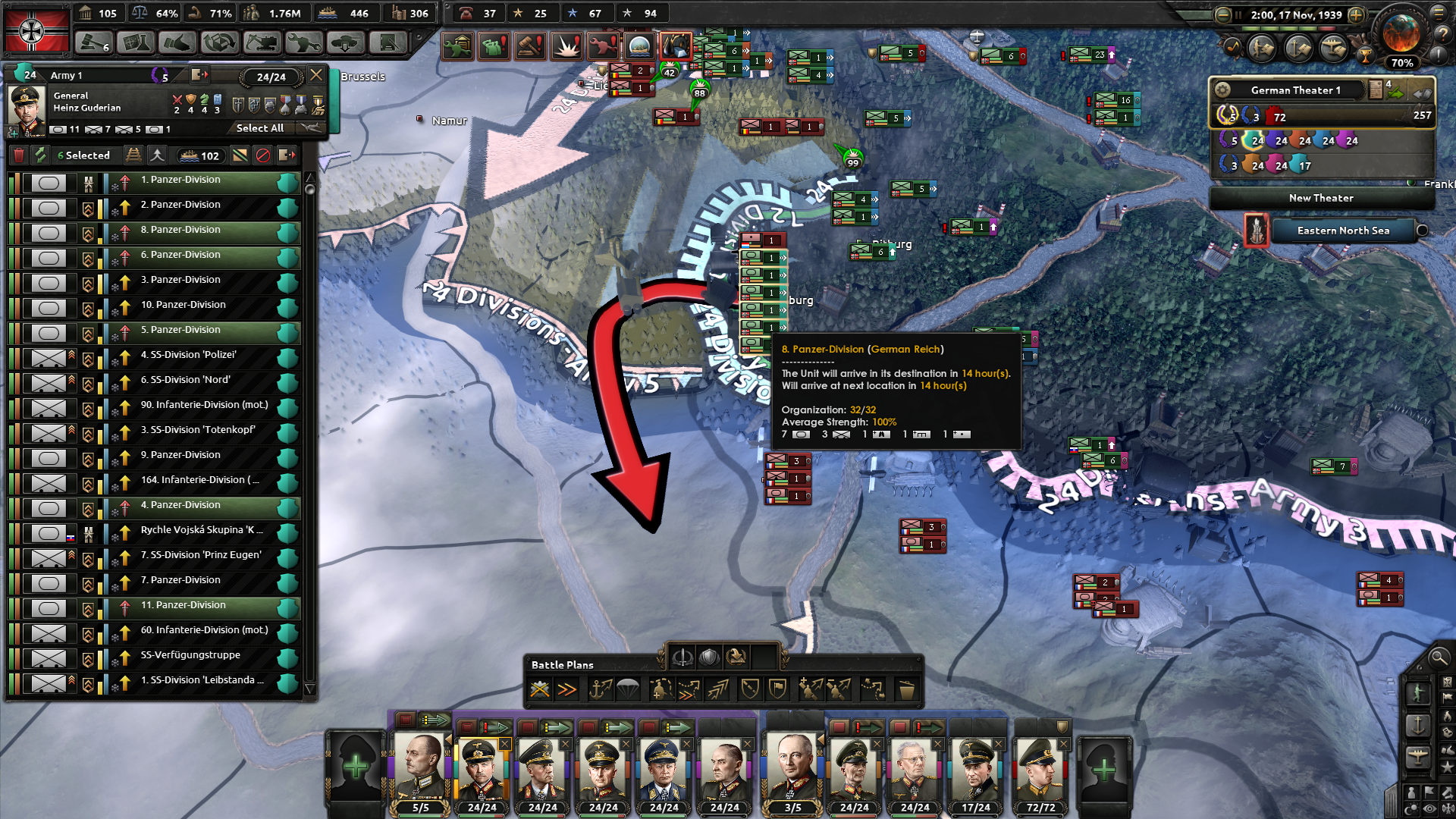The width and height of the screenshot is (1456, 819).
Task: Toggle exercise for the selected divisions
Action: [39, 155]
